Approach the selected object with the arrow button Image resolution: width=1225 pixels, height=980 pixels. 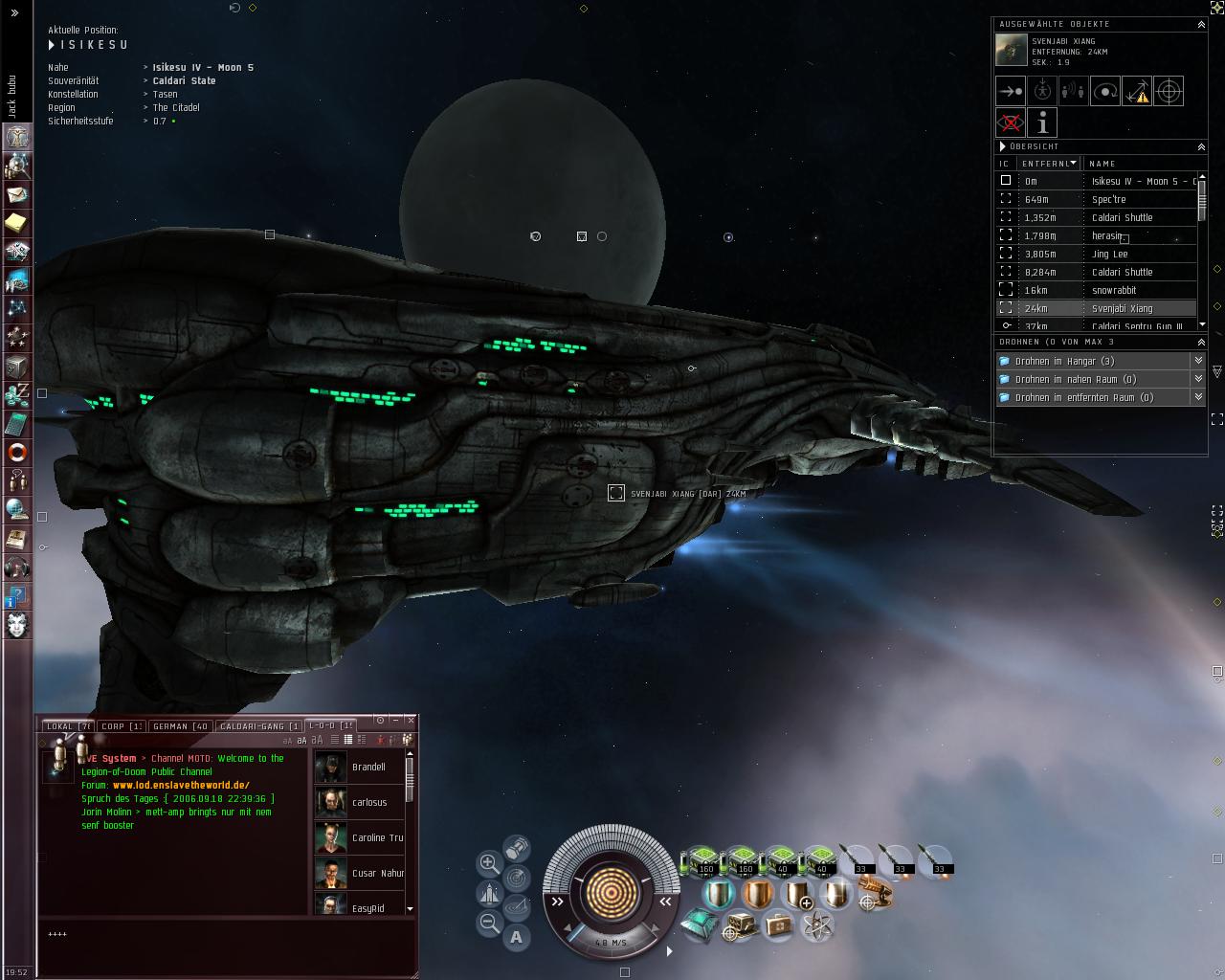[1011, 91]
